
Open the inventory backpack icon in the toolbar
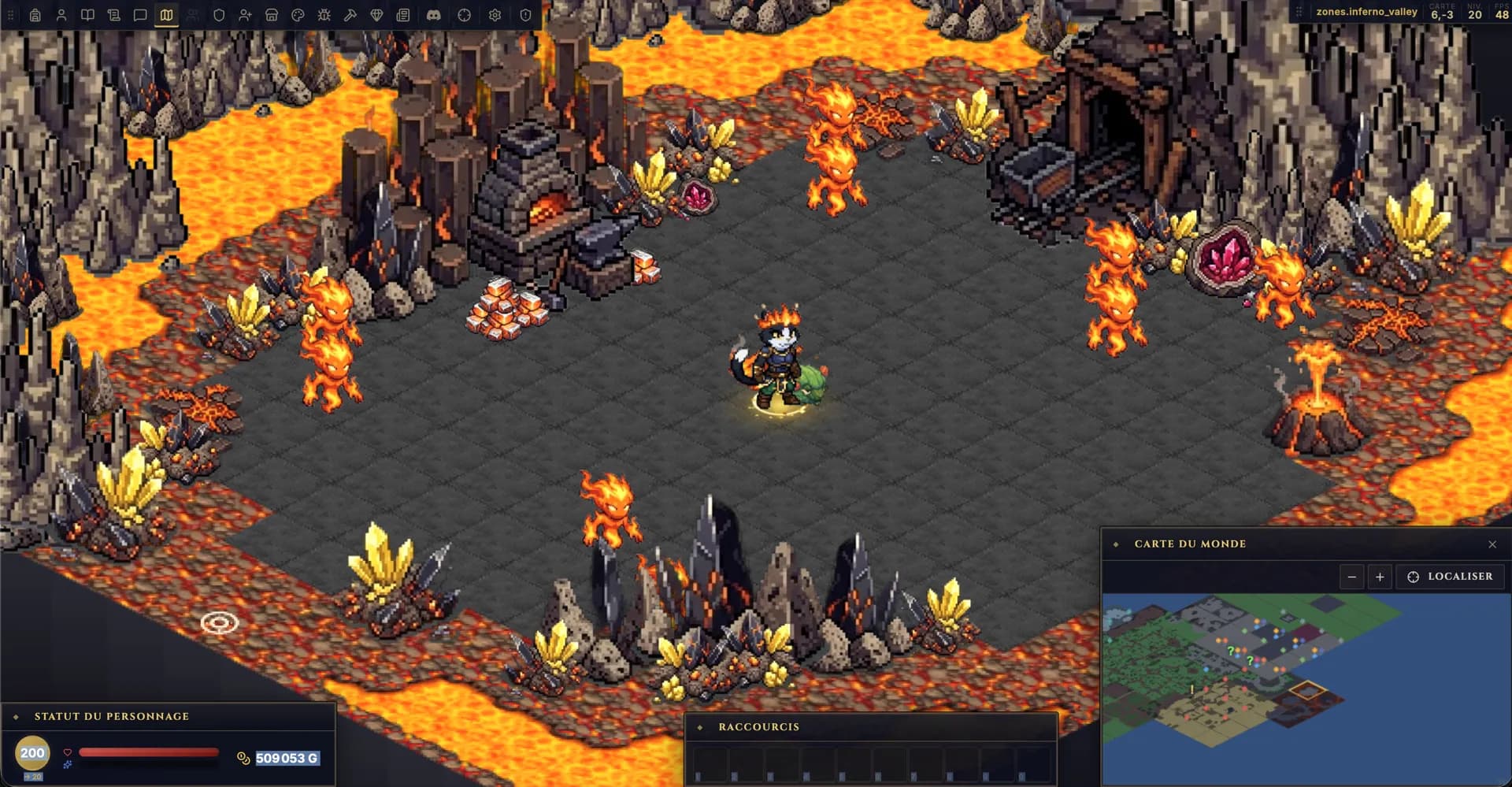coord(35,14)
